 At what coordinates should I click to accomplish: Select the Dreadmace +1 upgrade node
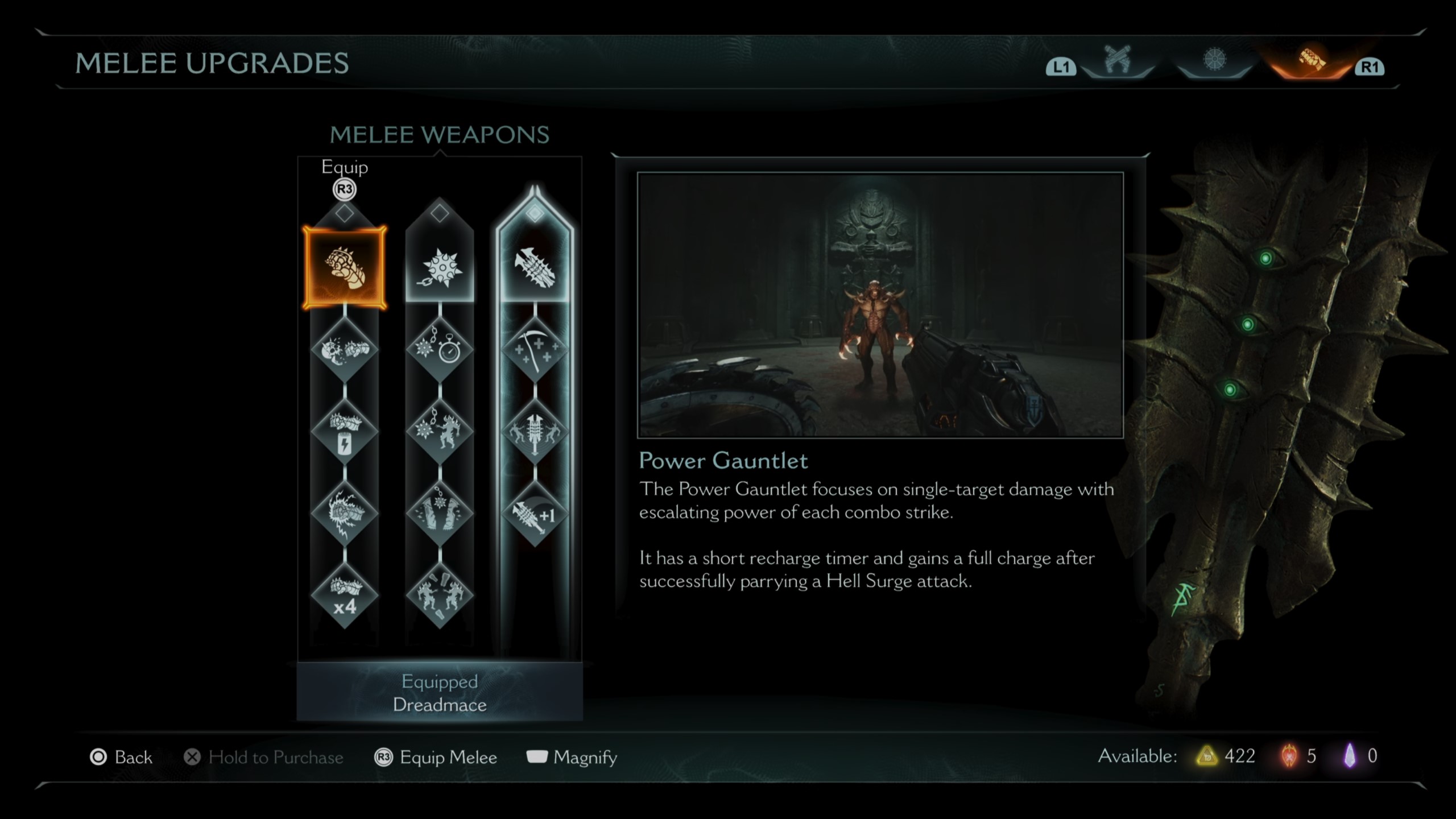[x=535, y=515]
